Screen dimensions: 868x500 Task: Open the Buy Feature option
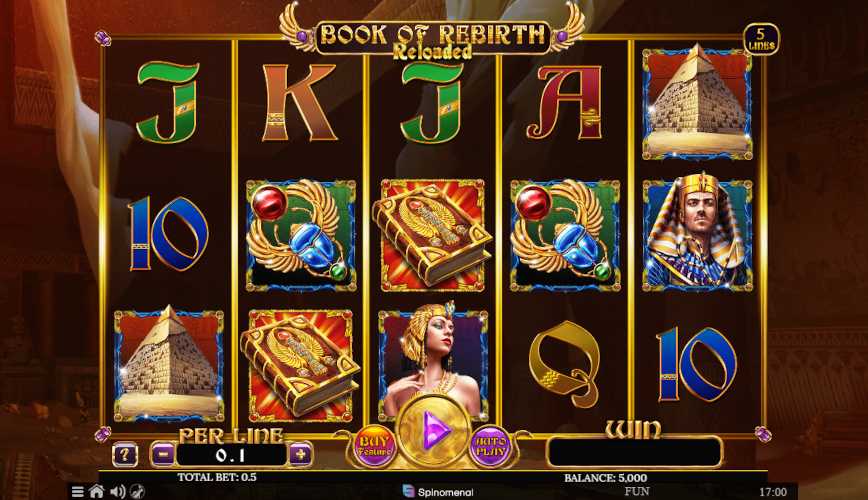tap(374, 446)
